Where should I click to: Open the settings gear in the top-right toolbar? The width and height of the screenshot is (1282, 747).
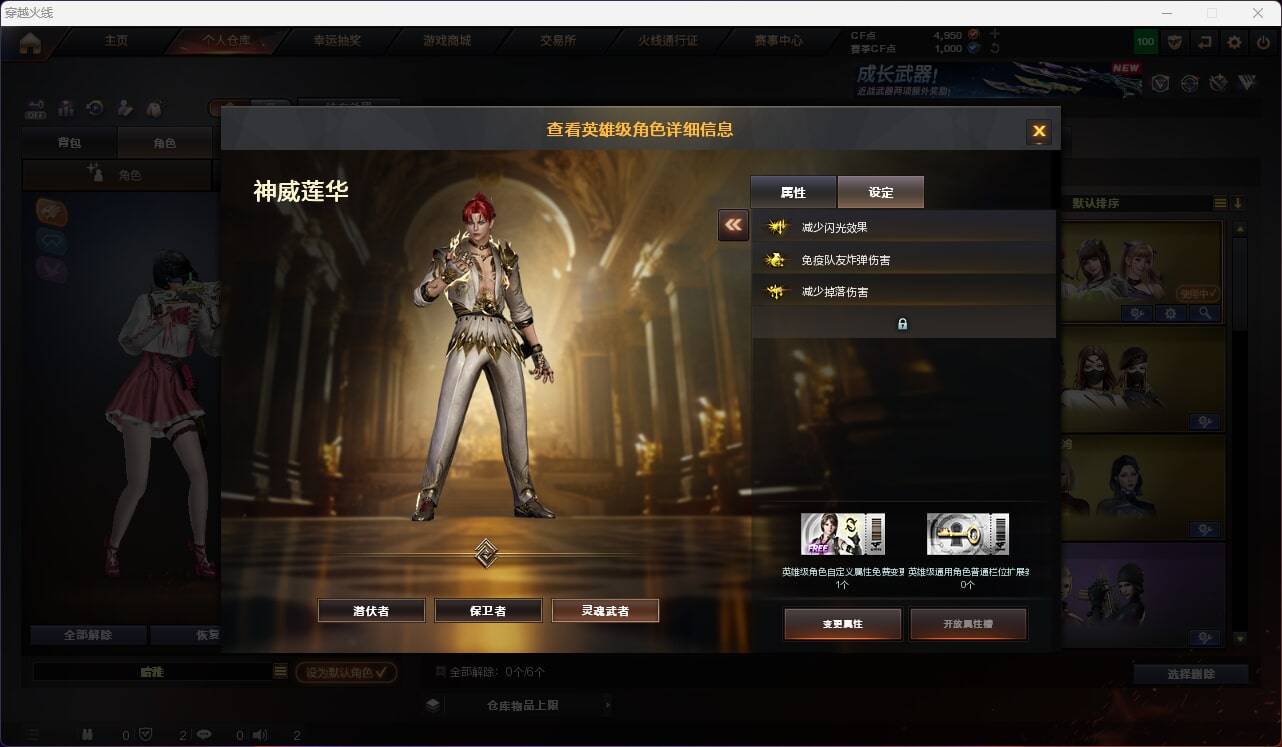click(x=1233, y=42)
